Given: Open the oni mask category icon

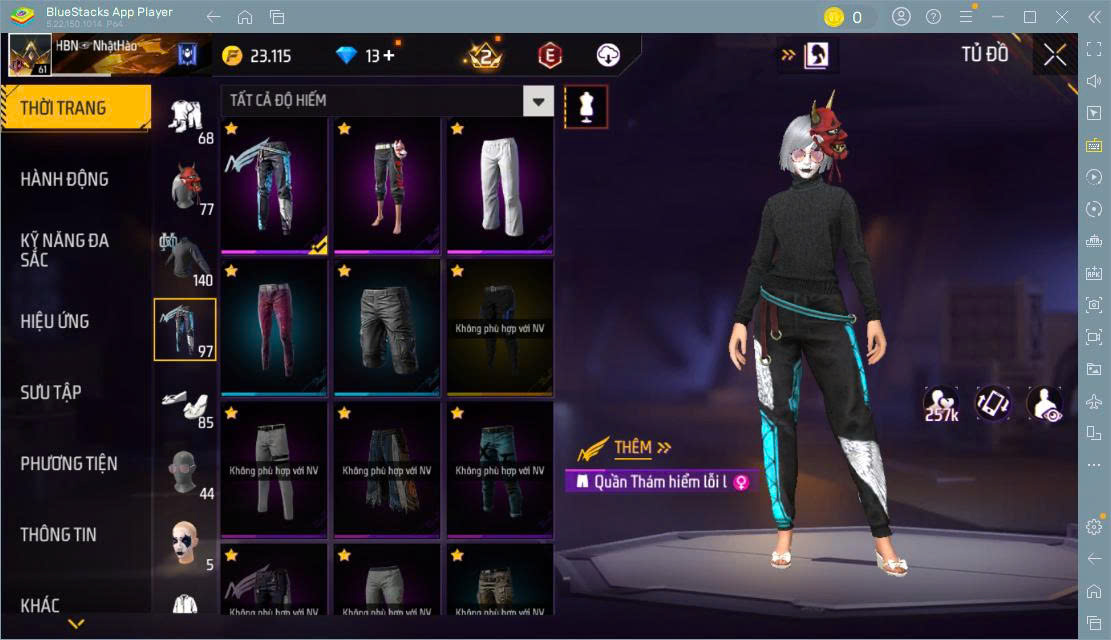Looking at the screenshot, I should [185, 188].
